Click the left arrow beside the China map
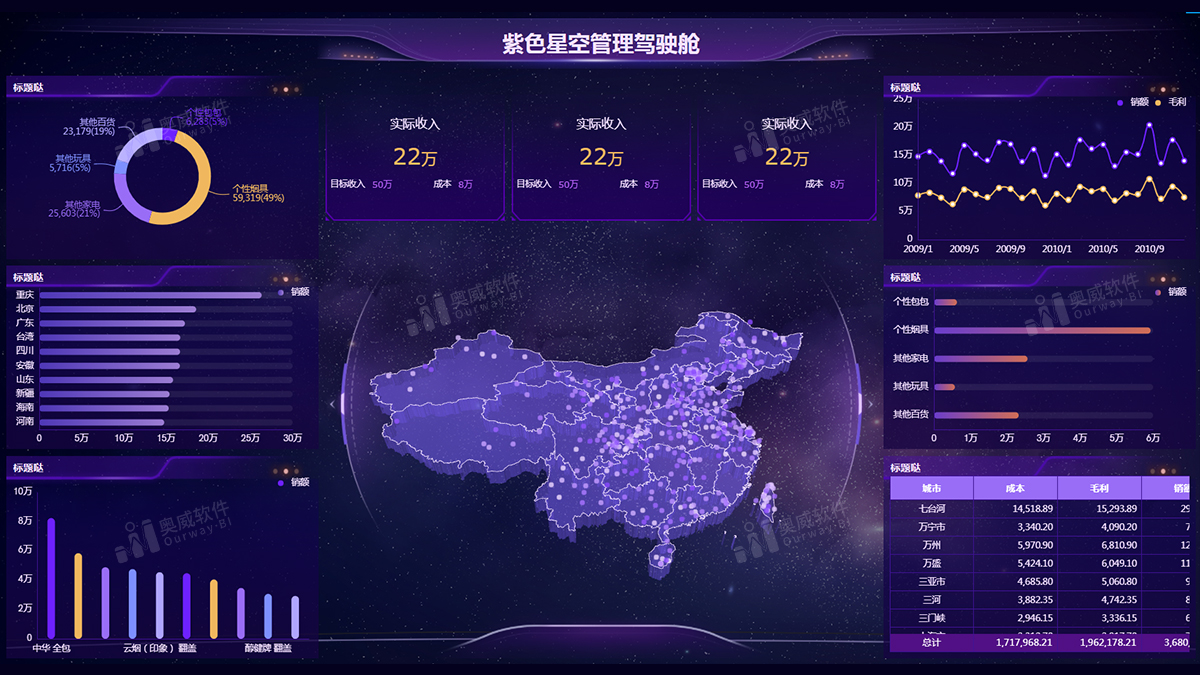 (333, 404)
